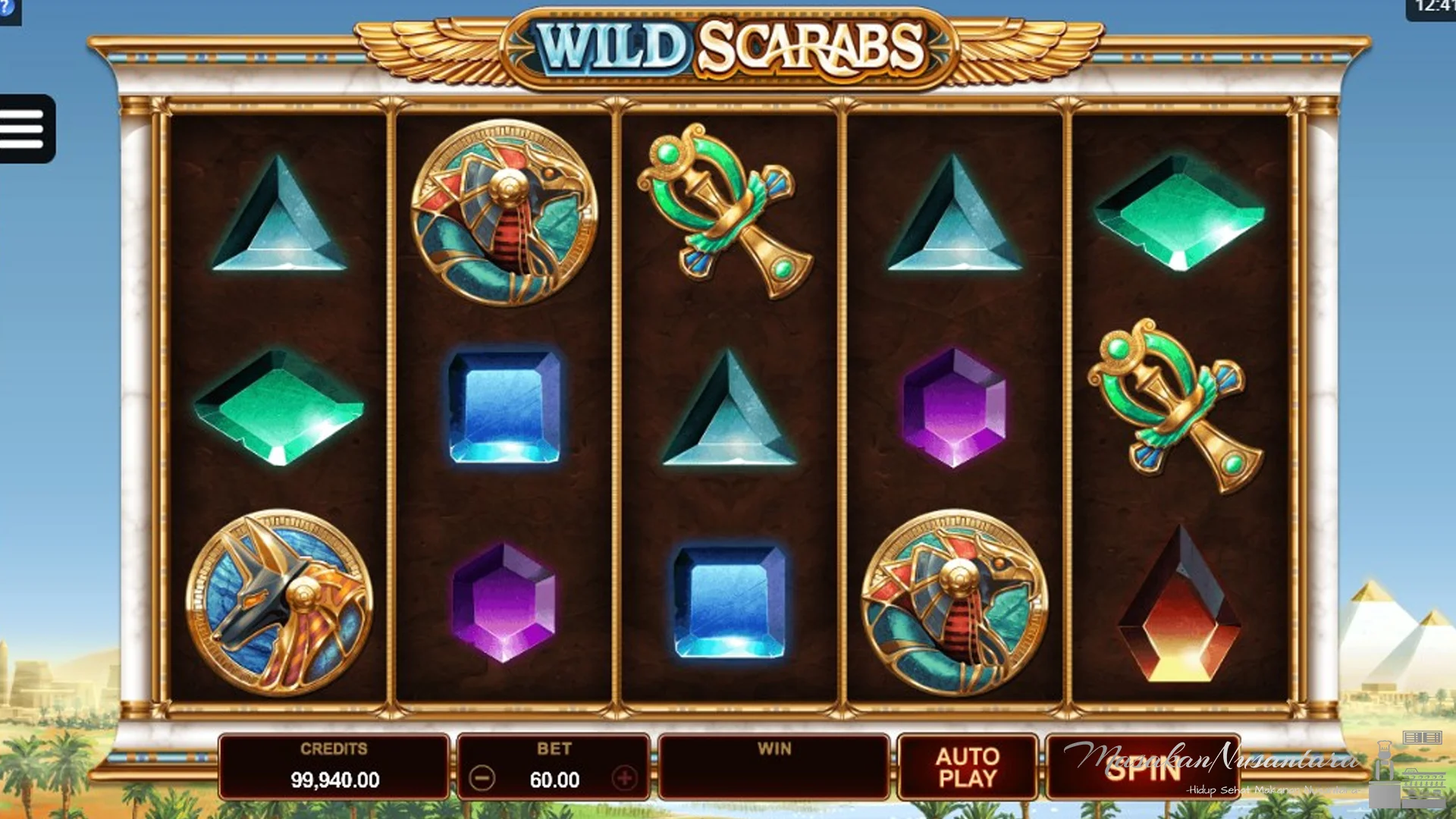The image size is (1456, 819).
Task: Click the CREDITS display showing 99,940.00
Action: coord(334,766)
